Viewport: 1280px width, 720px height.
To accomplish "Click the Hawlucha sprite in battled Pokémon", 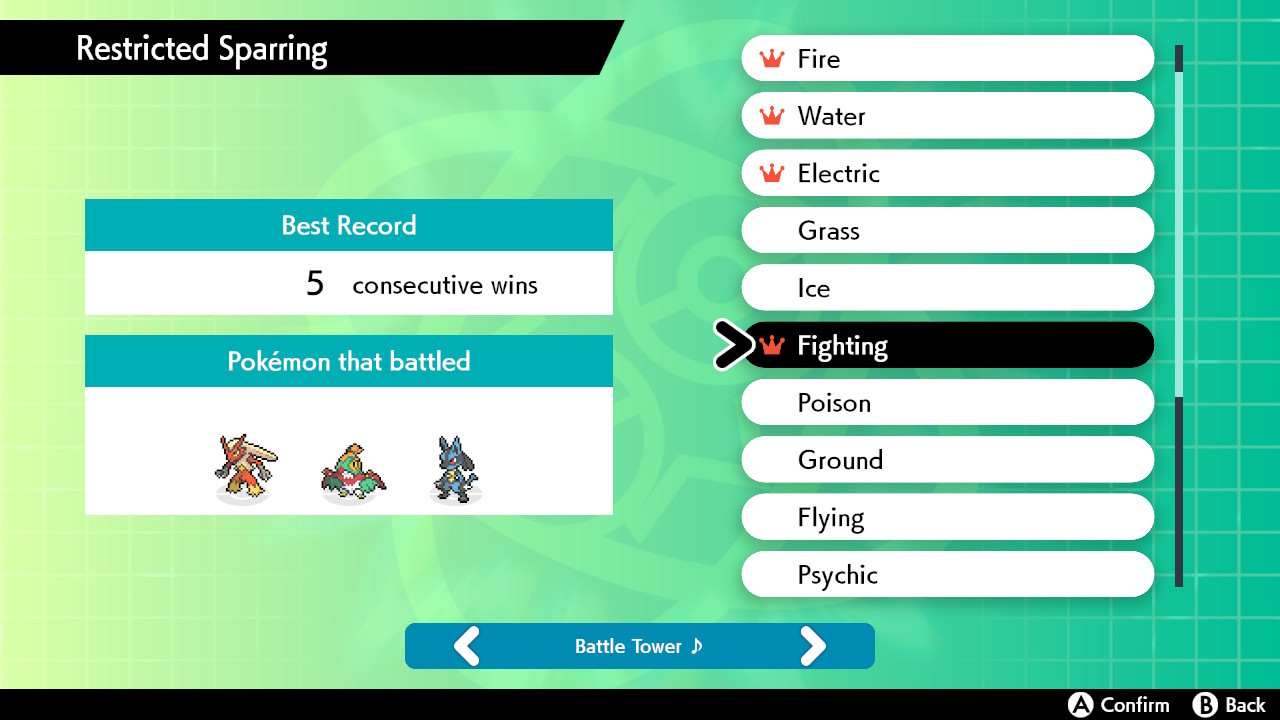I will (x=350, y=470).
